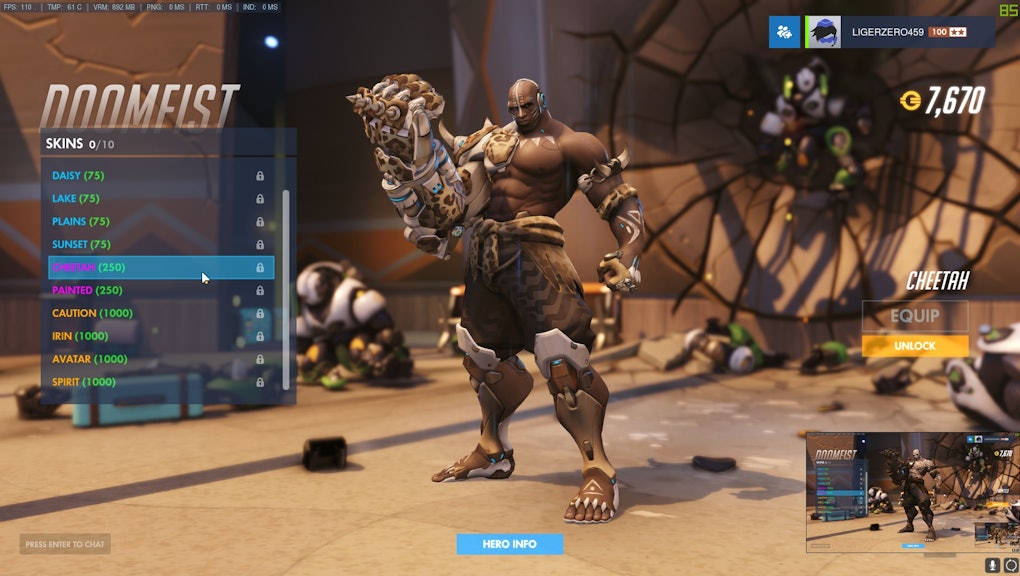This screenshot has width=1020, height=576.
Task: Pick the Irin legendary skin
Action: point(80,337)
